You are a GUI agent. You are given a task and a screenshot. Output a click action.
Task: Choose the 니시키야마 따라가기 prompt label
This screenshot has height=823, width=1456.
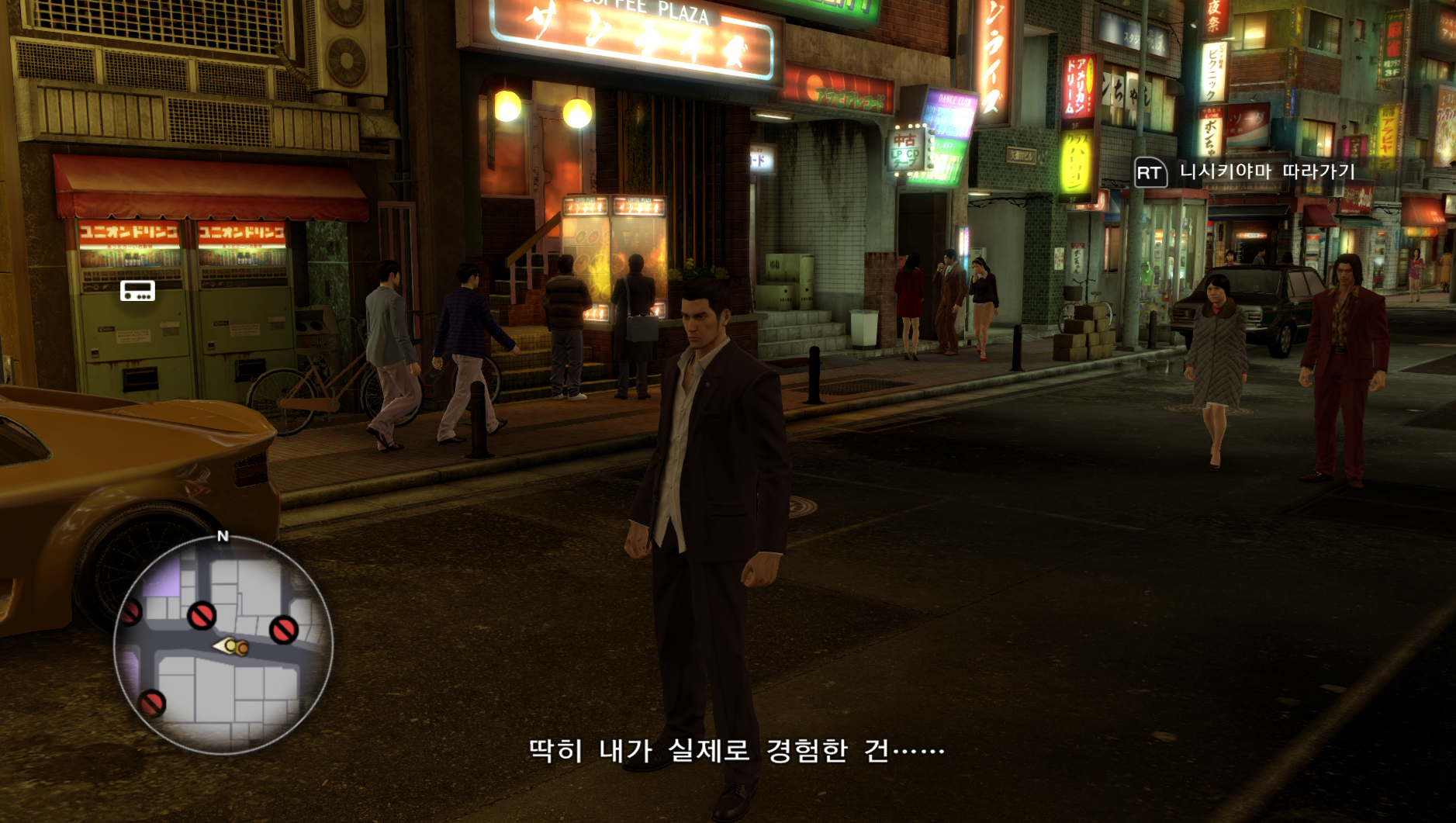point(1267,171)
